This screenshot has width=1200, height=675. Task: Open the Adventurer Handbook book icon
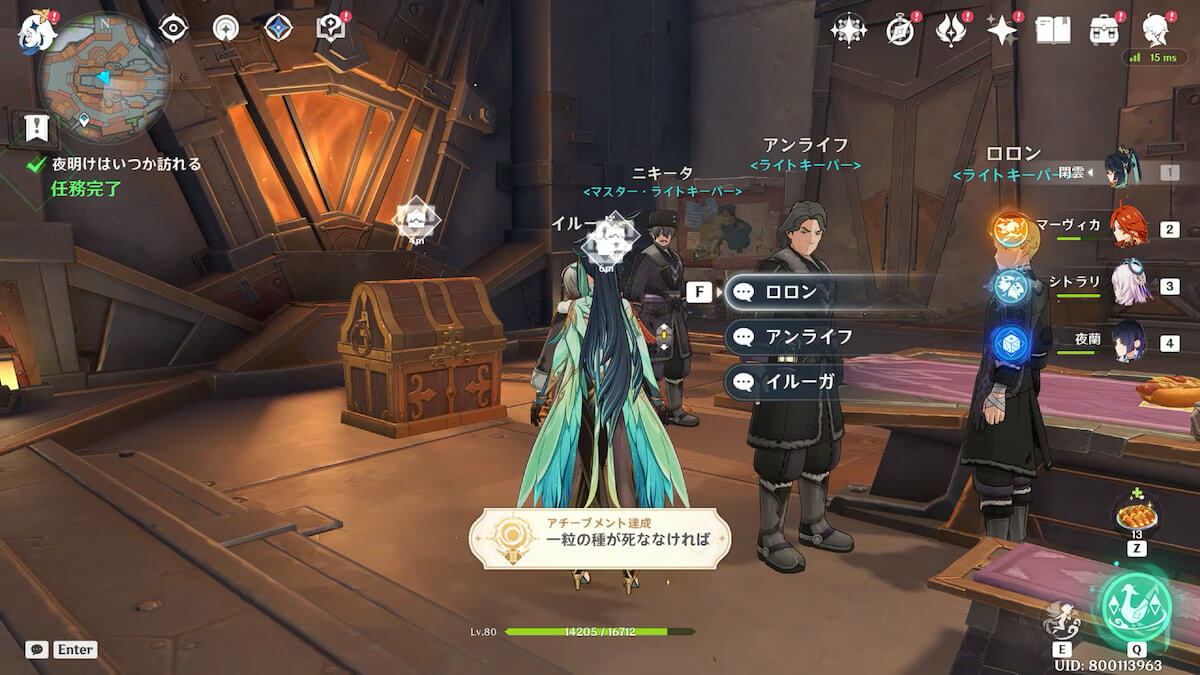pos(1052,31)
